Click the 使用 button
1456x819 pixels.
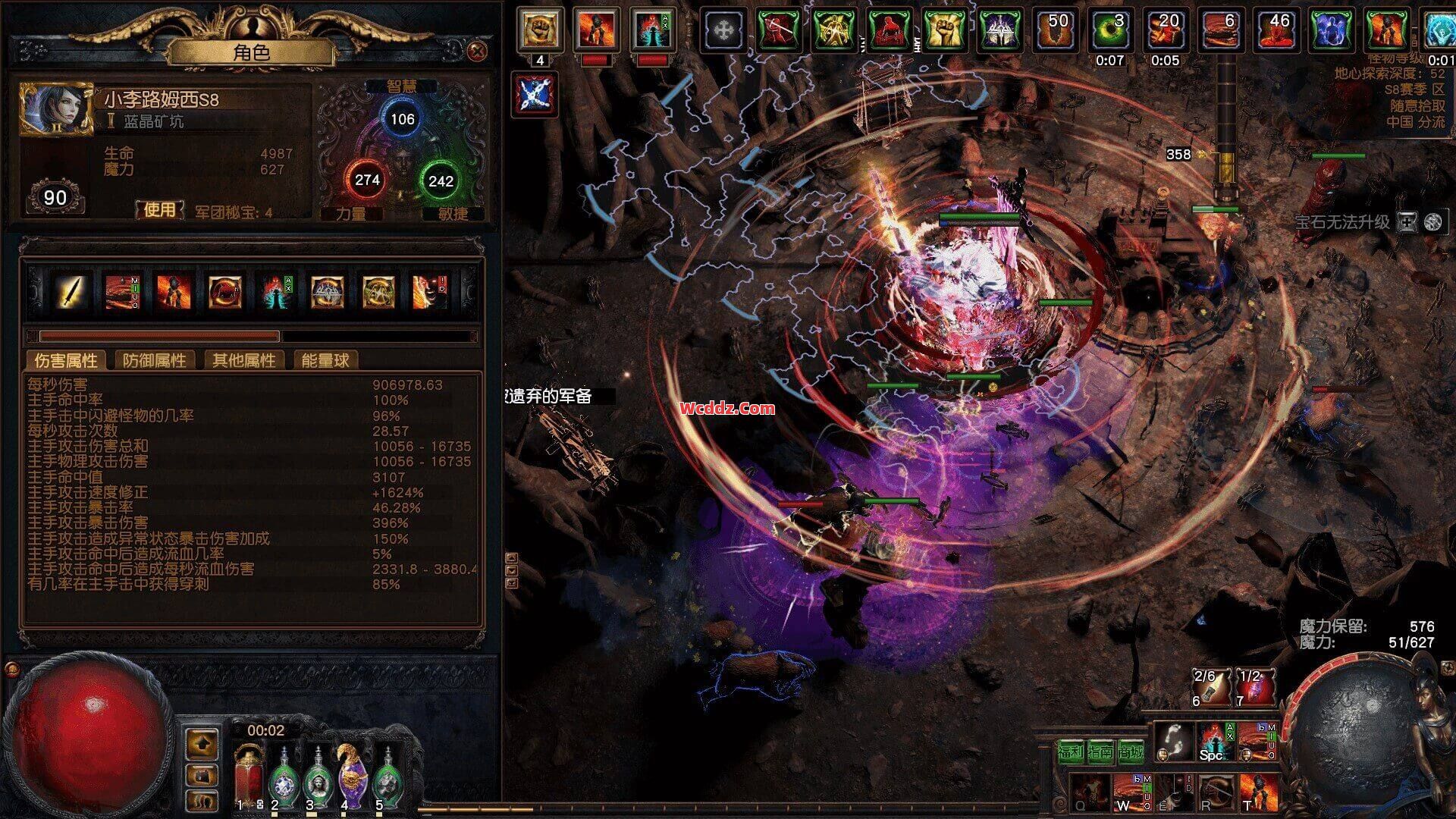pos(159,209)
